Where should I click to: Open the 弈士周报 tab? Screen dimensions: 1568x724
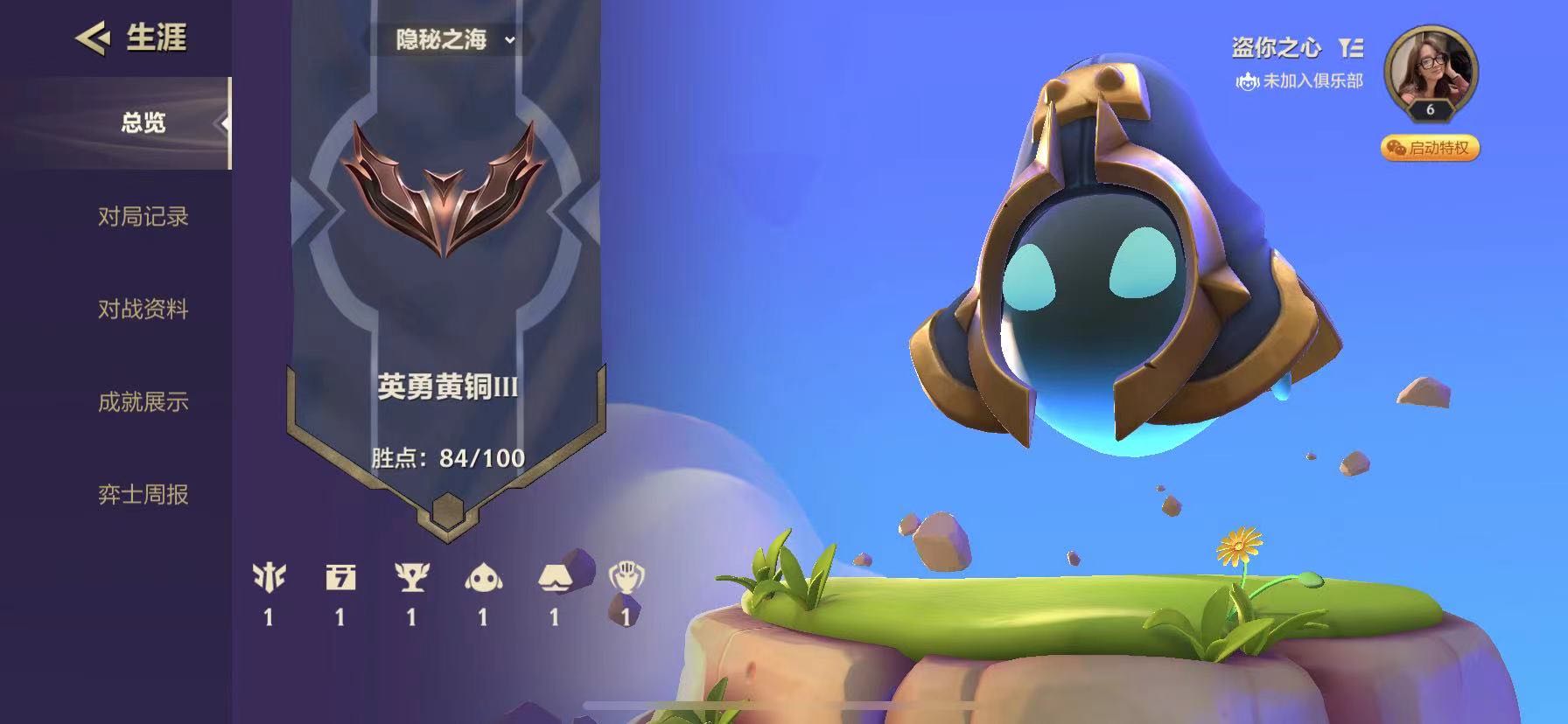click(x=143, y=494)
